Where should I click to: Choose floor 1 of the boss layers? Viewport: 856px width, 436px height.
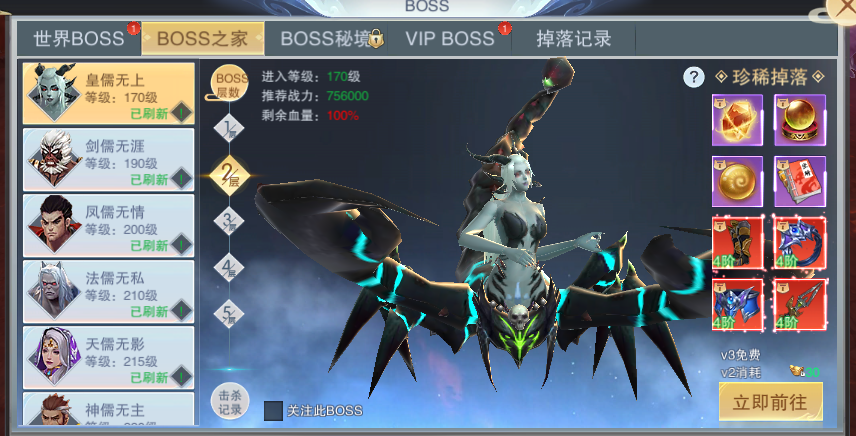(x=230, y=127)
